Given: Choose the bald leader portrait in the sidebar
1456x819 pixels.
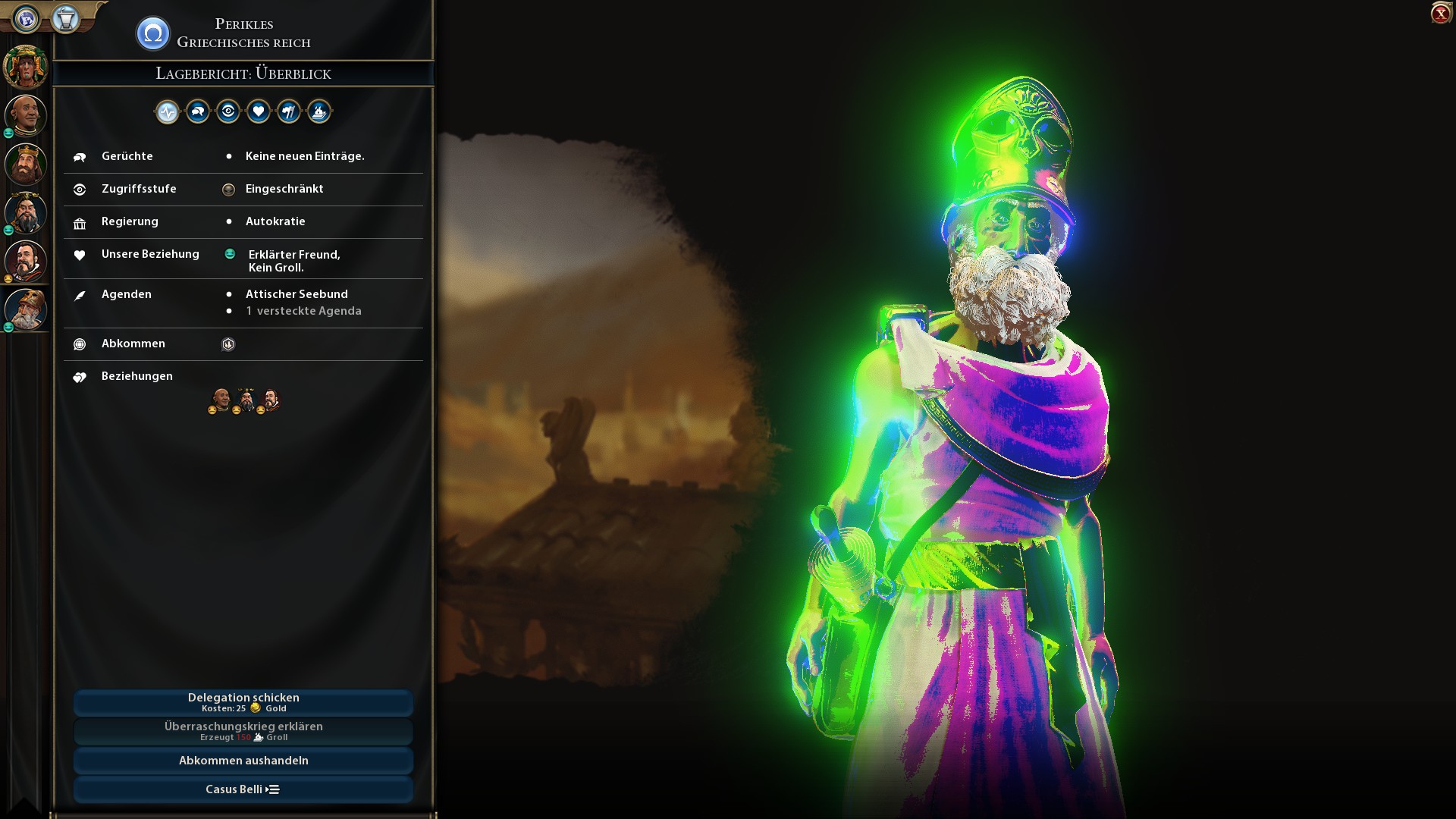Looking at the screenshot, I should 26,115.
